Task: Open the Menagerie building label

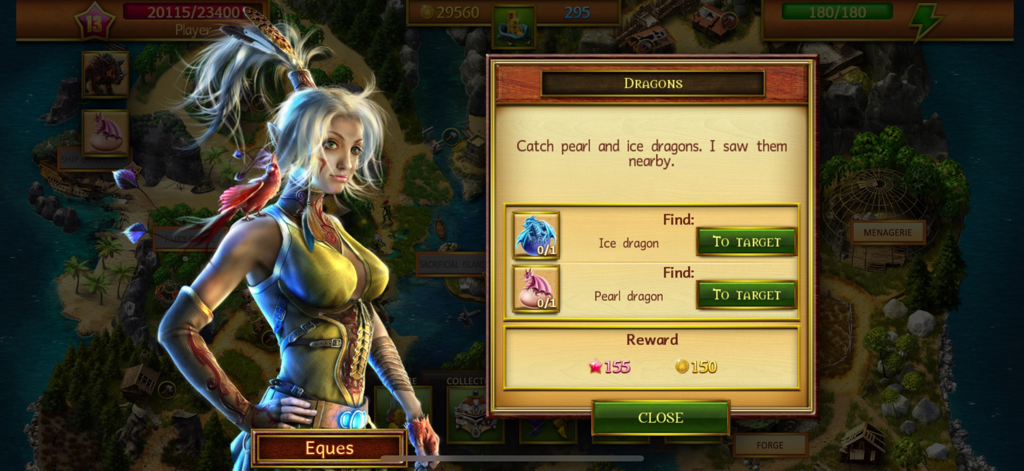Action: coord(887,232)
